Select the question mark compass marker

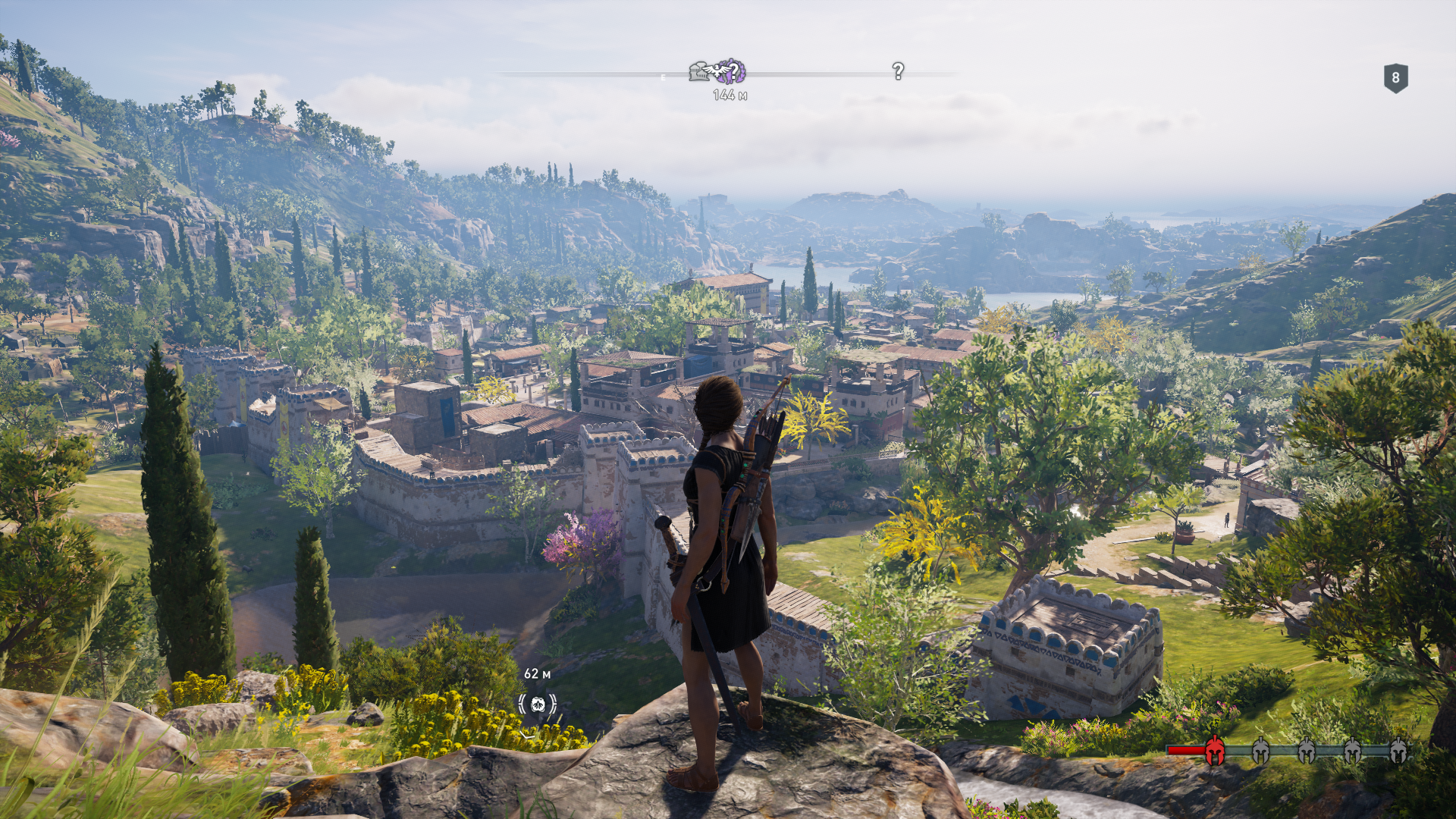click(898, 71)
